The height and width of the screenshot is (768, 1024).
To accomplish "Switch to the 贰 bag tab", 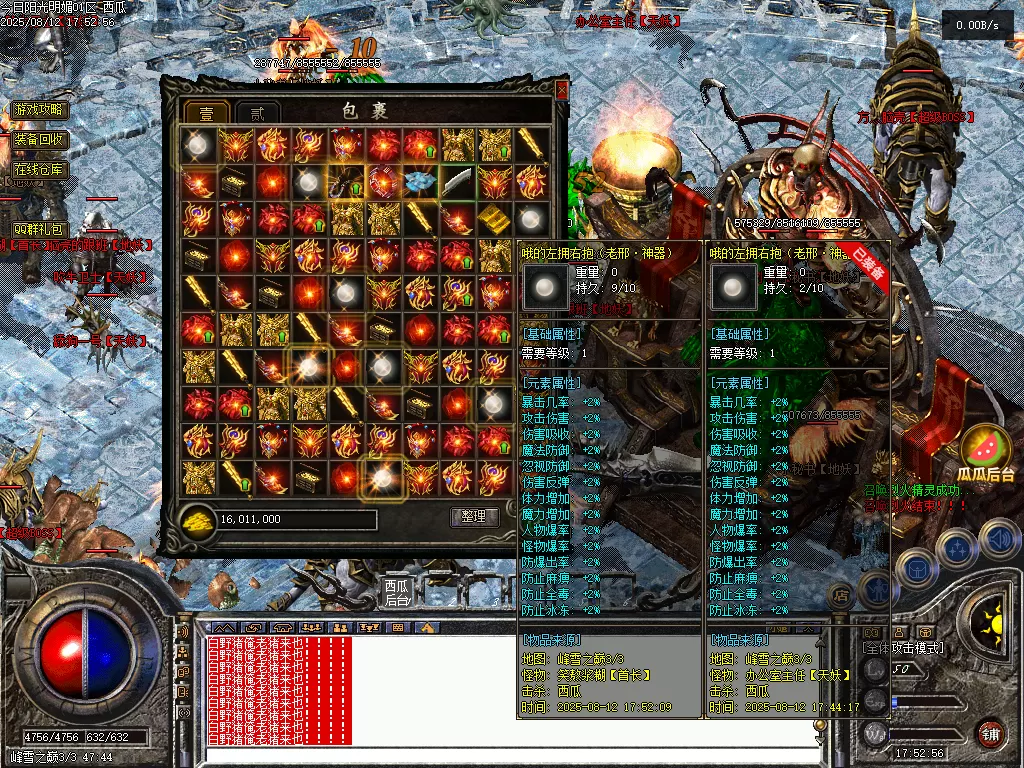I will (x=257, y=112).
